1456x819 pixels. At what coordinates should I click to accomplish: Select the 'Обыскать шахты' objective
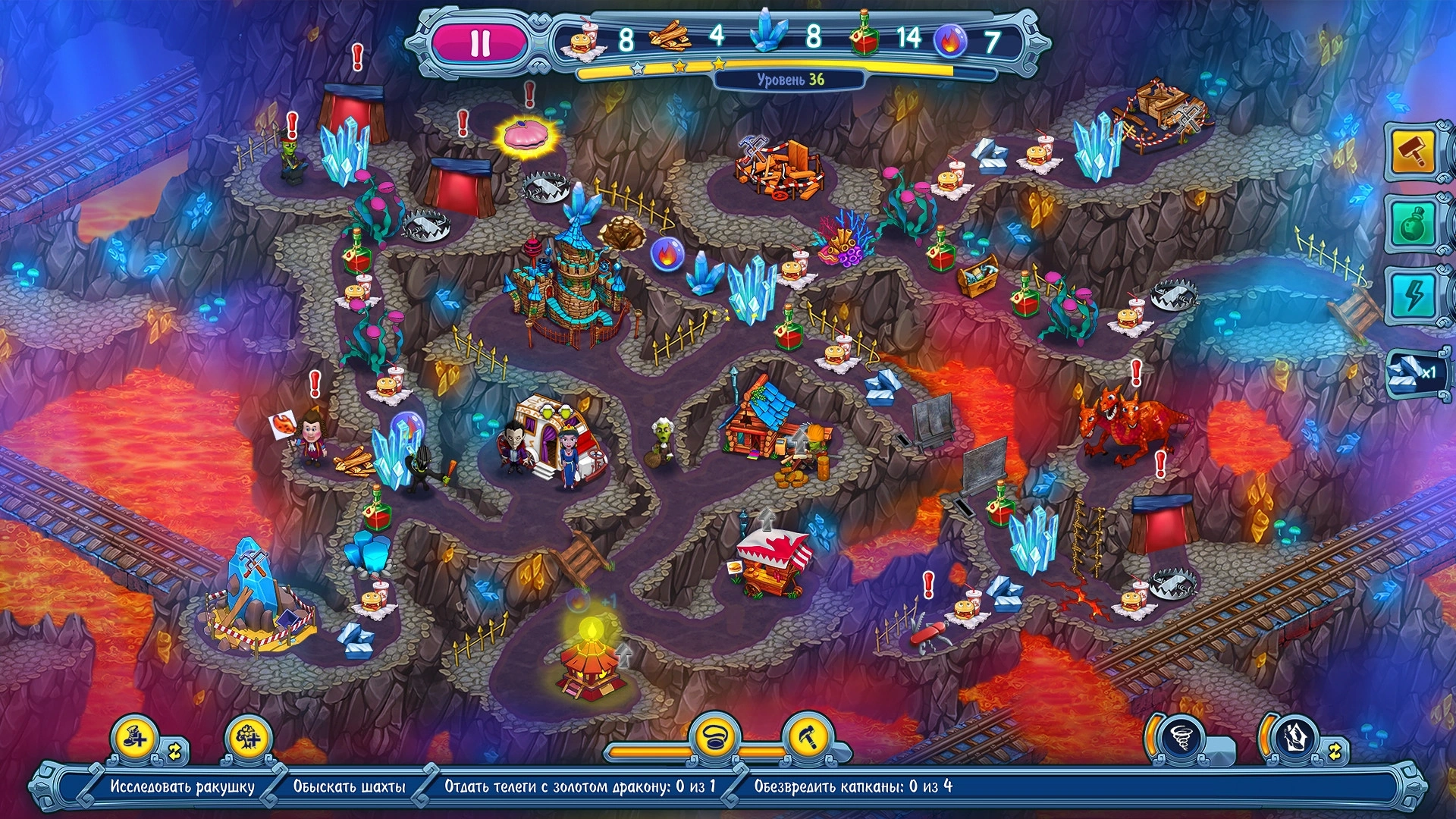(350, 786)
